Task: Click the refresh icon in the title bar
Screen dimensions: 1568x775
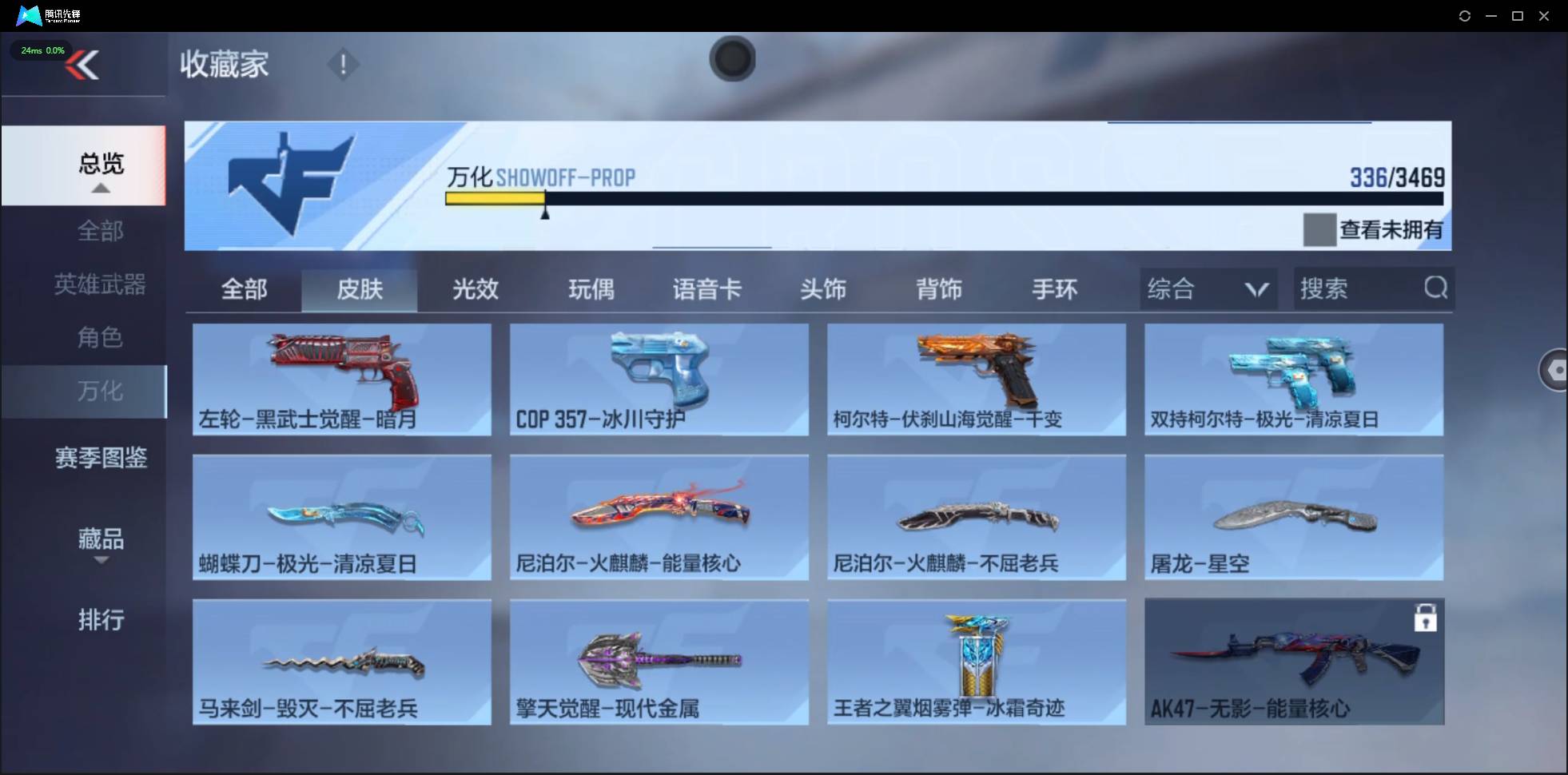Action: [1466, 15]
